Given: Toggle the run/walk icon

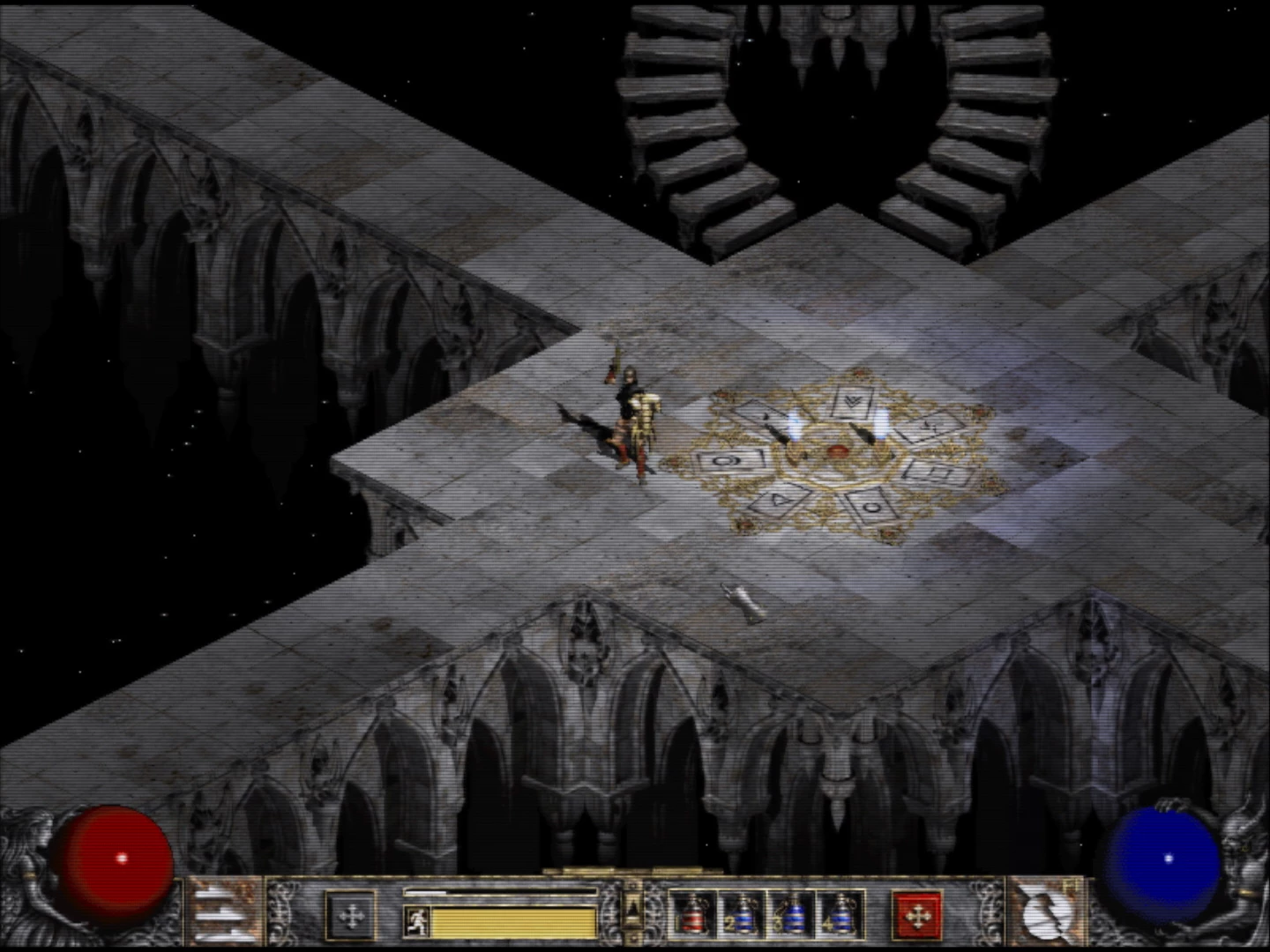Looking at the screenshot, I should (415, 922).
